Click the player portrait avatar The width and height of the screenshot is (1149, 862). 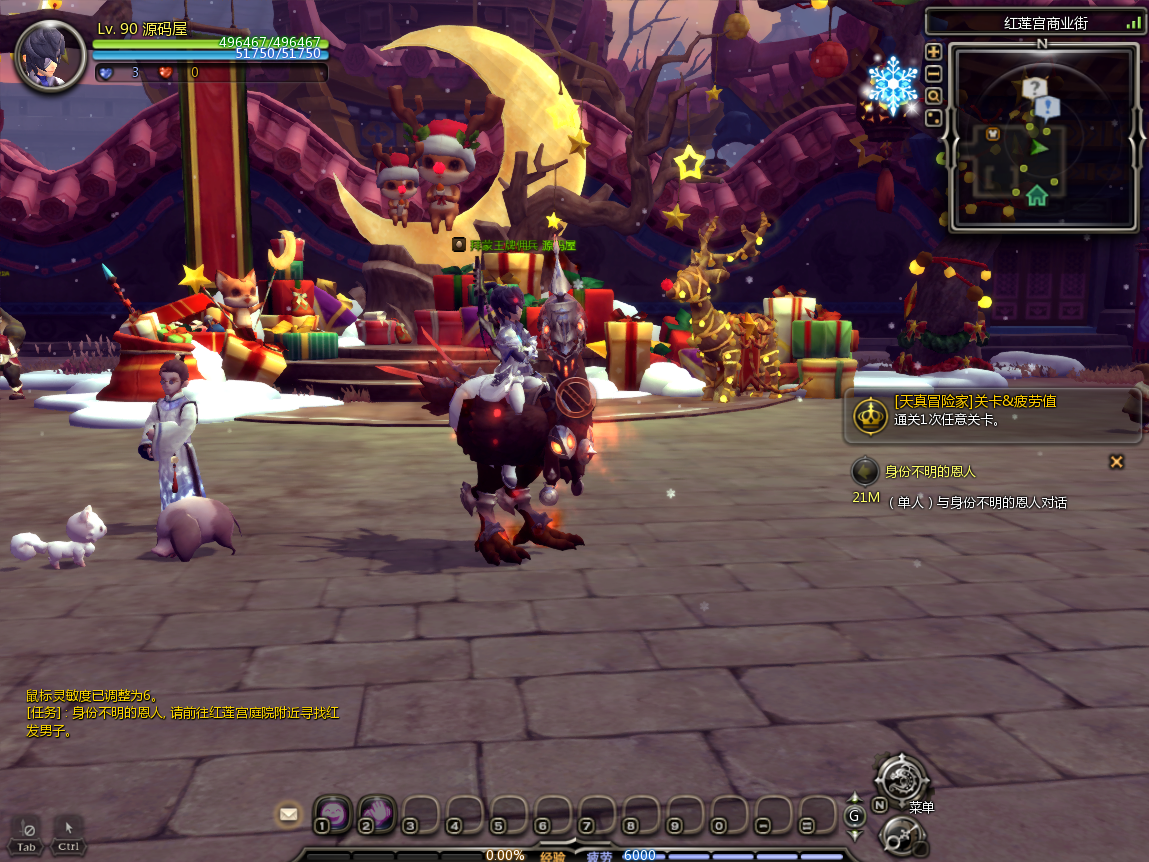click(x=51, y=57)
